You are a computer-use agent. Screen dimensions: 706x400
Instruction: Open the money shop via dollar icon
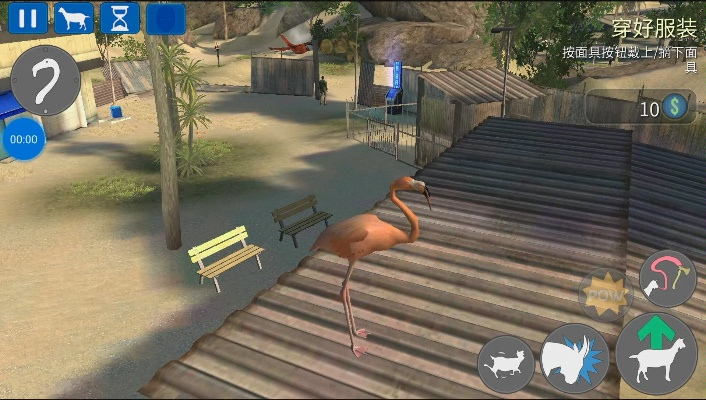point(678,108)
